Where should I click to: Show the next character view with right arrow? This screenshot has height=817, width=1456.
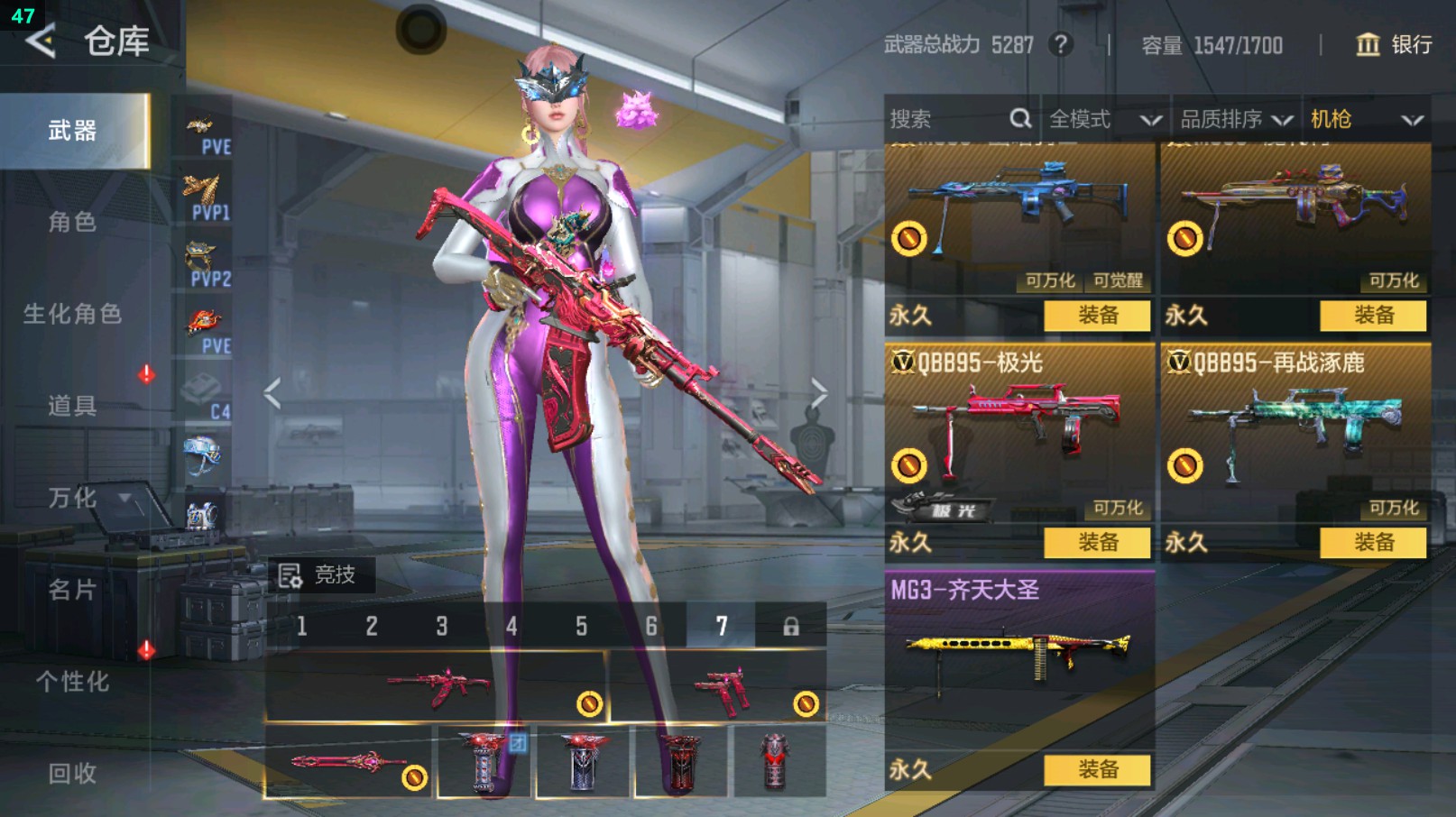pyautogui.click(x=817, y=393)
